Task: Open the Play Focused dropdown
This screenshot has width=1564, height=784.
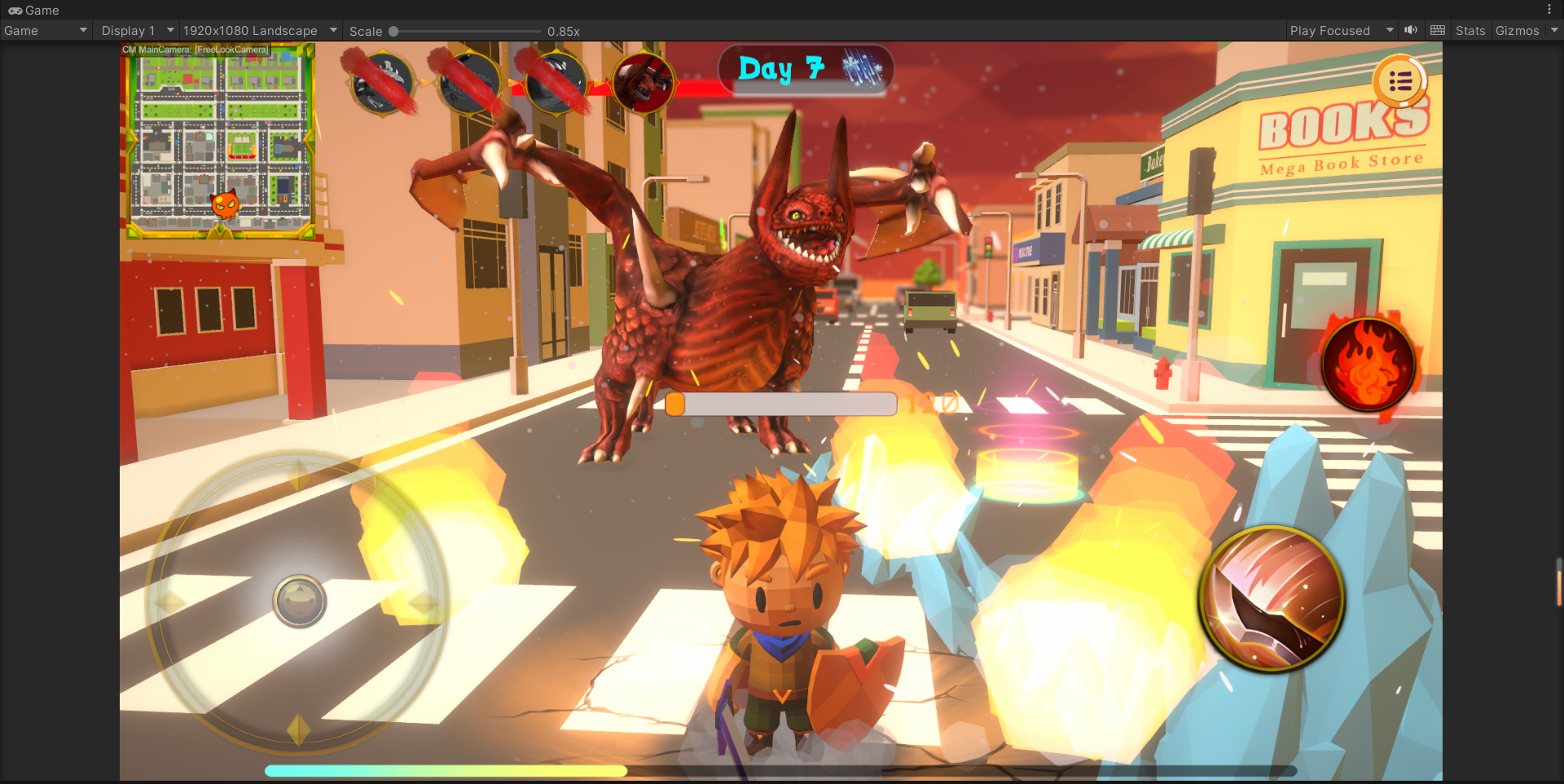Action: click(x=1341, y=31)
